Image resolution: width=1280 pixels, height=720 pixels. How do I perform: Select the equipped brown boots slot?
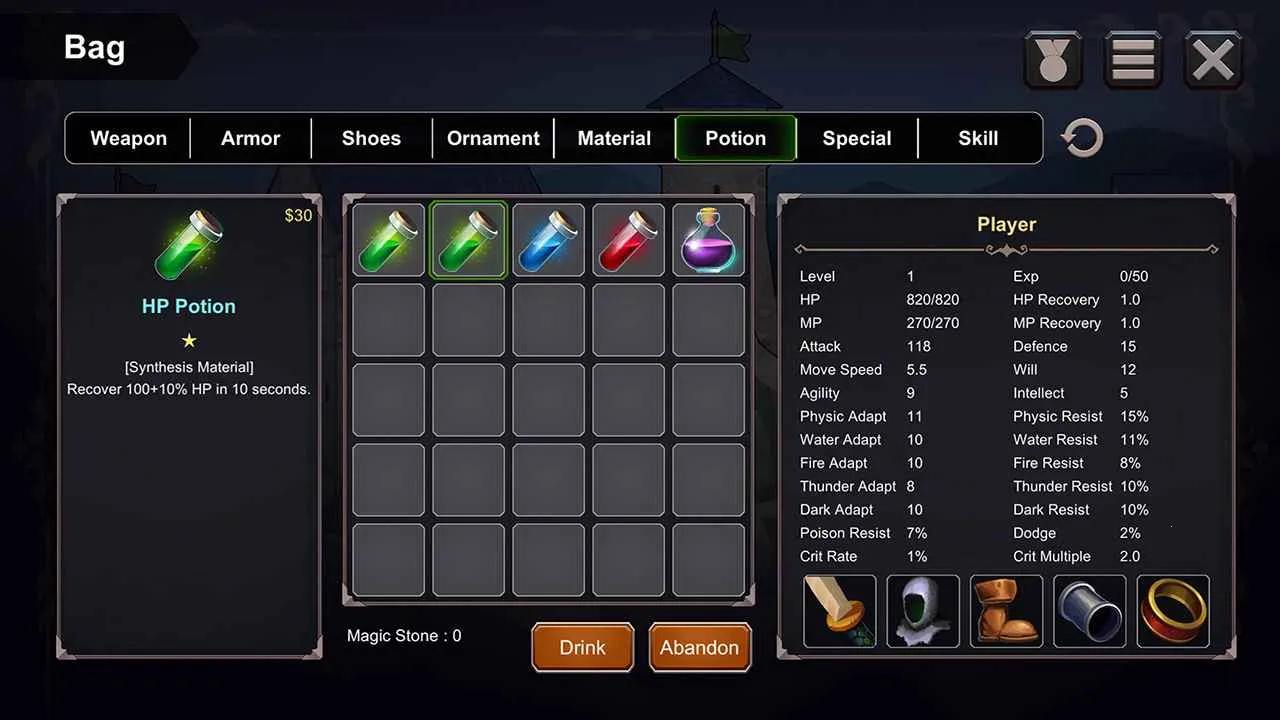tap(1006, 611)
